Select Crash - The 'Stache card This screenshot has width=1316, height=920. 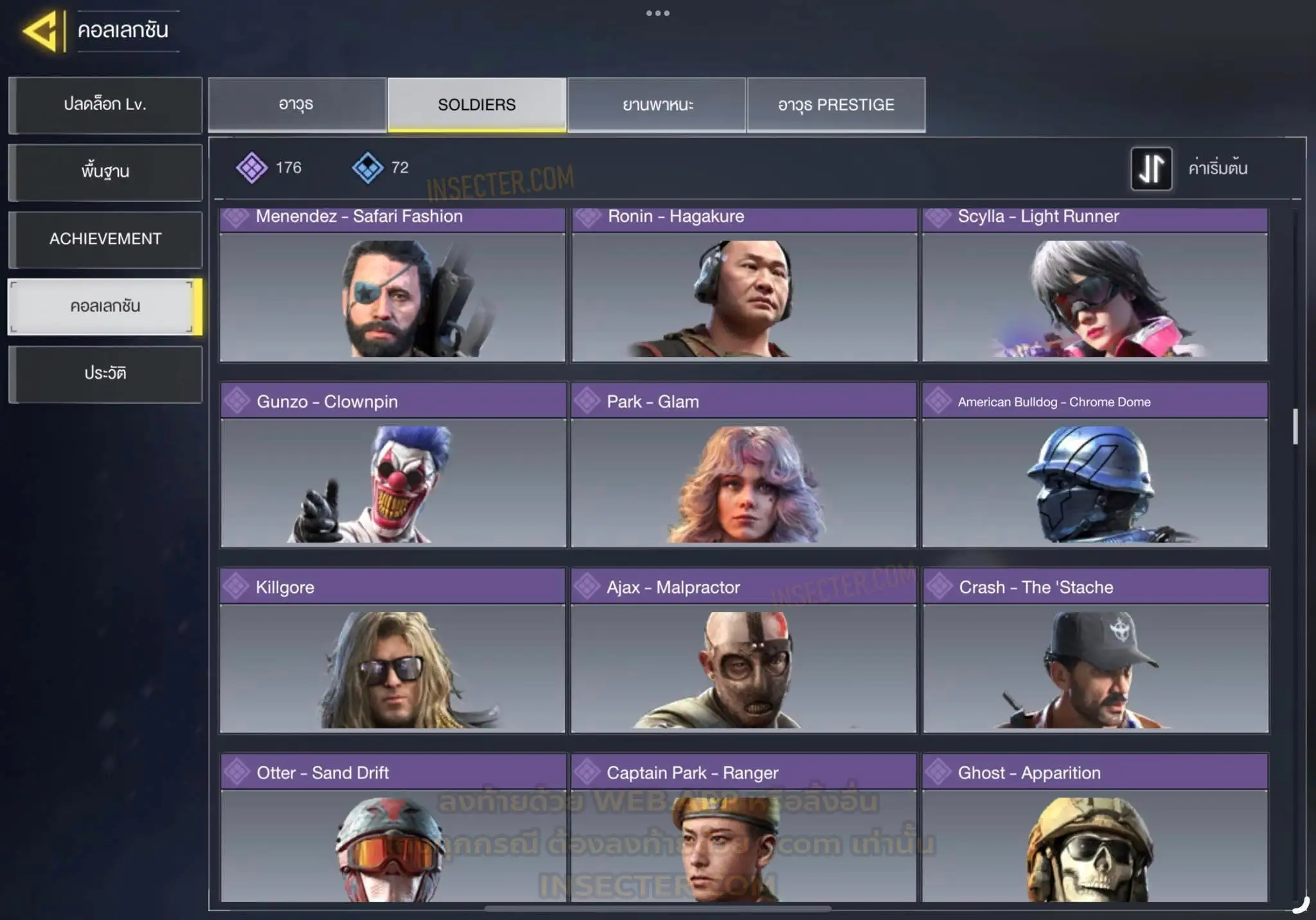1096,651
